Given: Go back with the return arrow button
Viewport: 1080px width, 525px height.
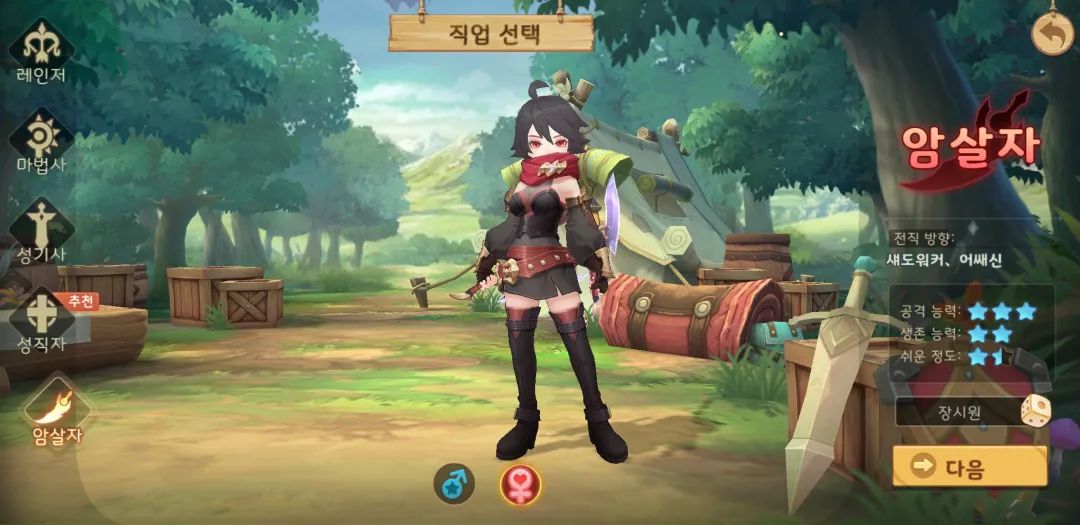Looking at the screenshot, I should pos(1051,35).
